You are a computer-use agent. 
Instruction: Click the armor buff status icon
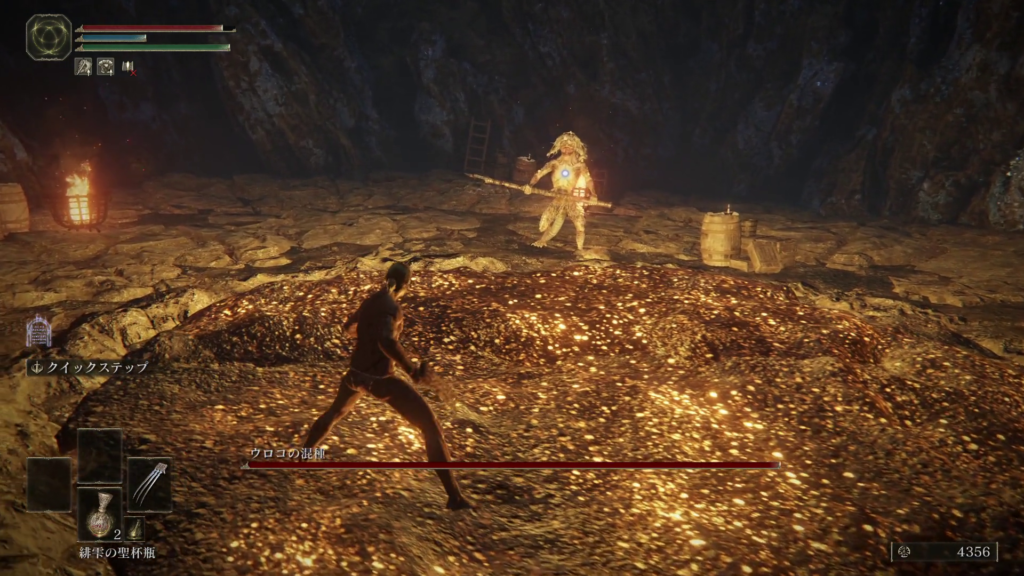click(105, 67)
